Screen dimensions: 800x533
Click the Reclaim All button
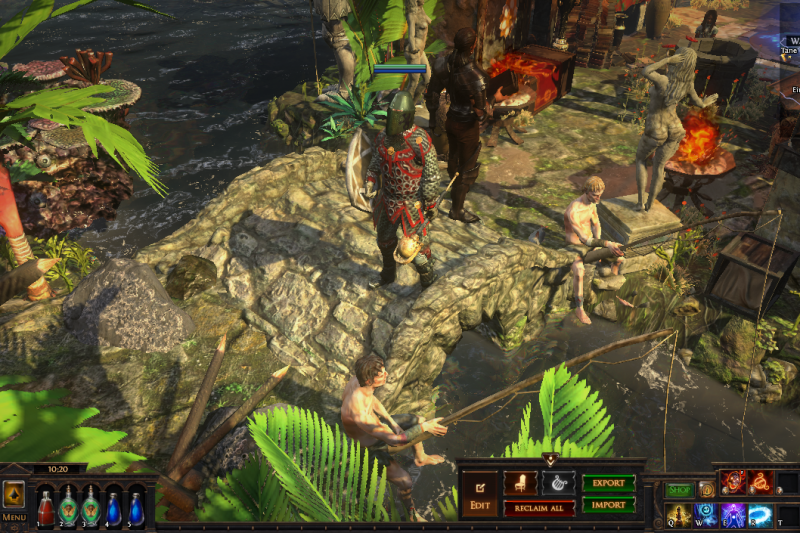tap(538, 509)
